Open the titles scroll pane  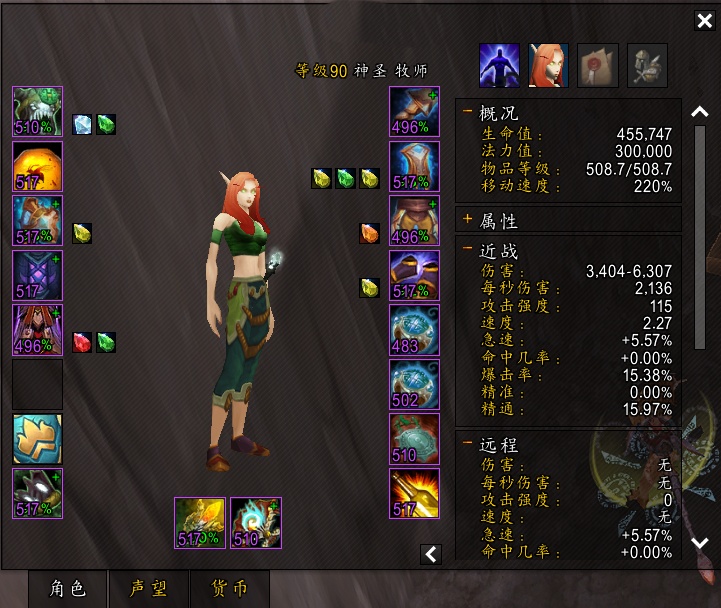[598, 65]
